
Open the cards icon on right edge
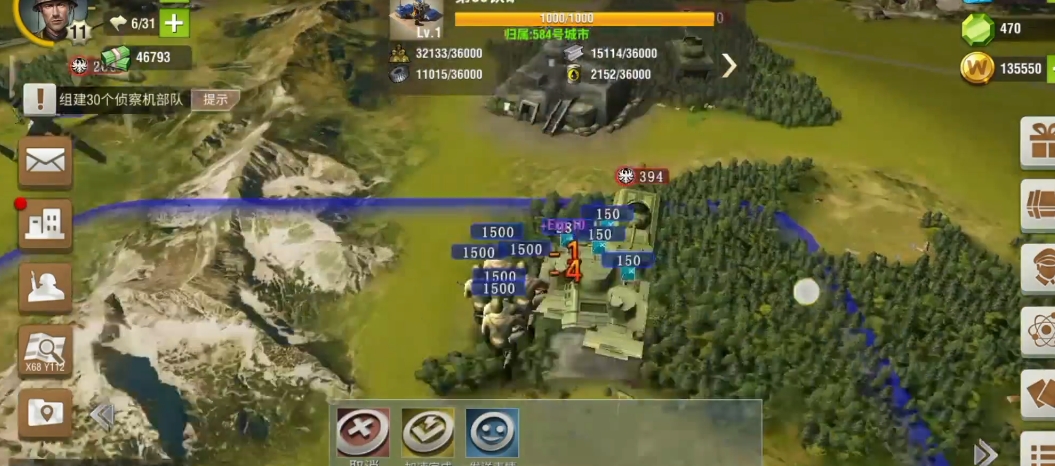pos(1040,393)
